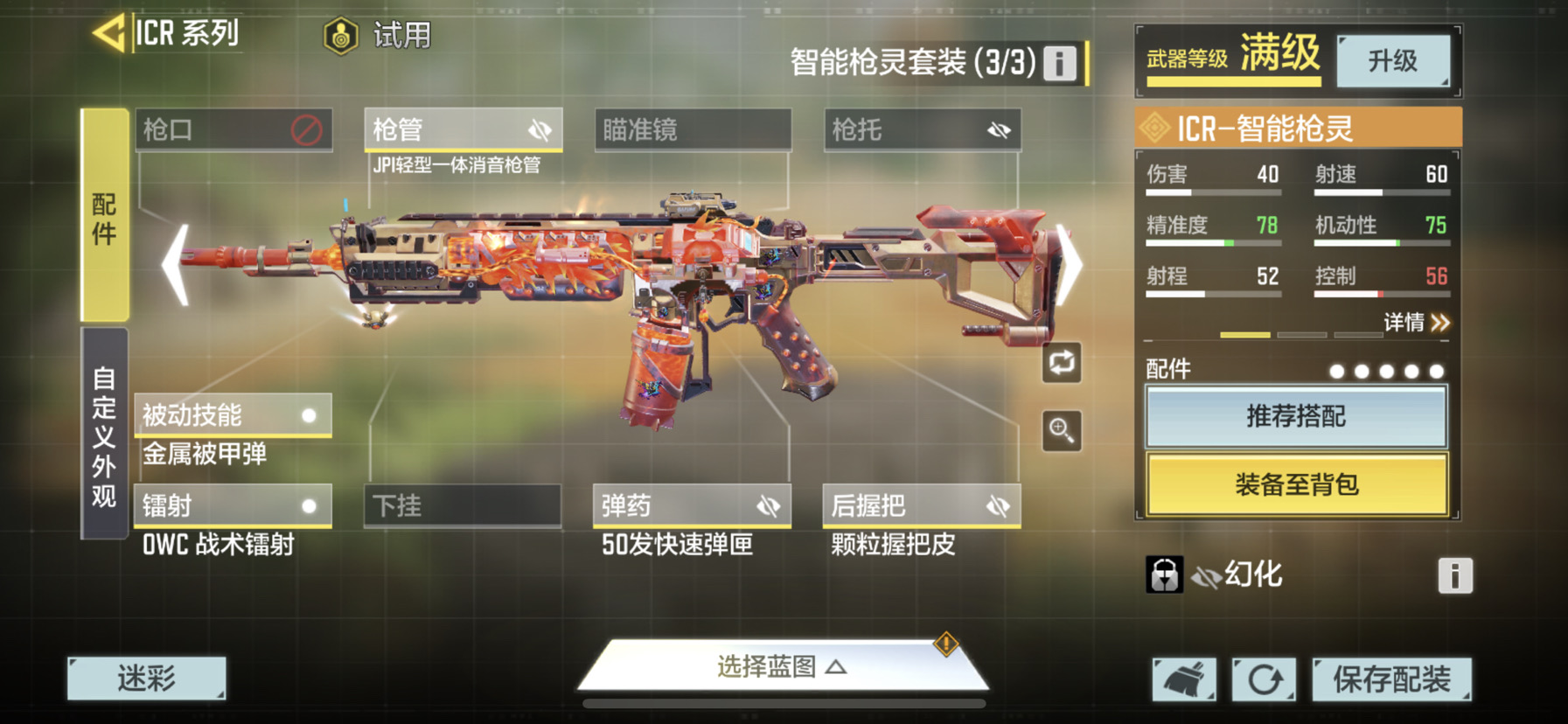Select the 枪口 muzzle slot
Image resolution: width=1568 pixels, height=724 pixels.
[x=233, y=130]
